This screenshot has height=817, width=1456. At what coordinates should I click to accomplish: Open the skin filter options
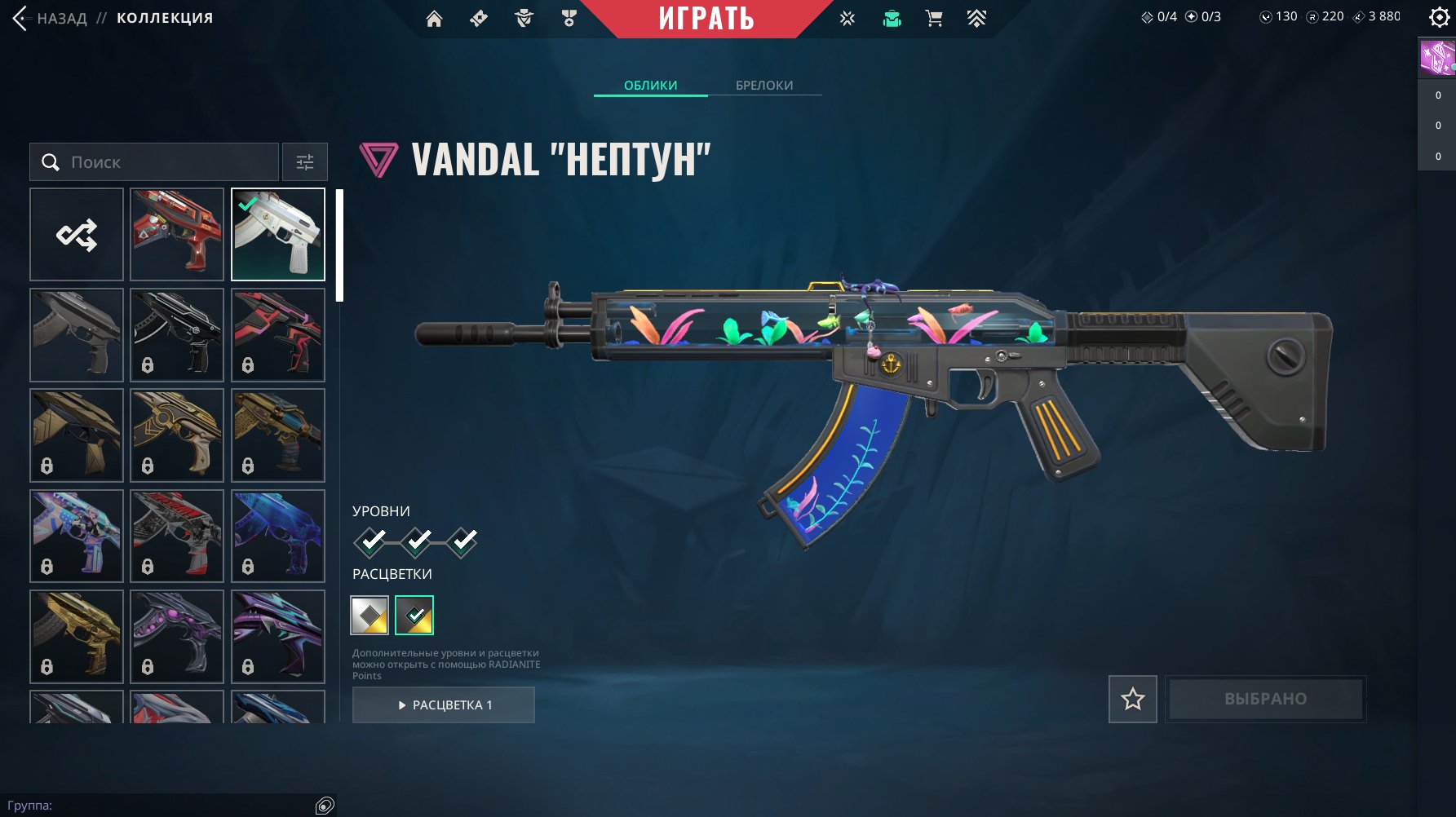pyautogui.click(x=305, y=162)
